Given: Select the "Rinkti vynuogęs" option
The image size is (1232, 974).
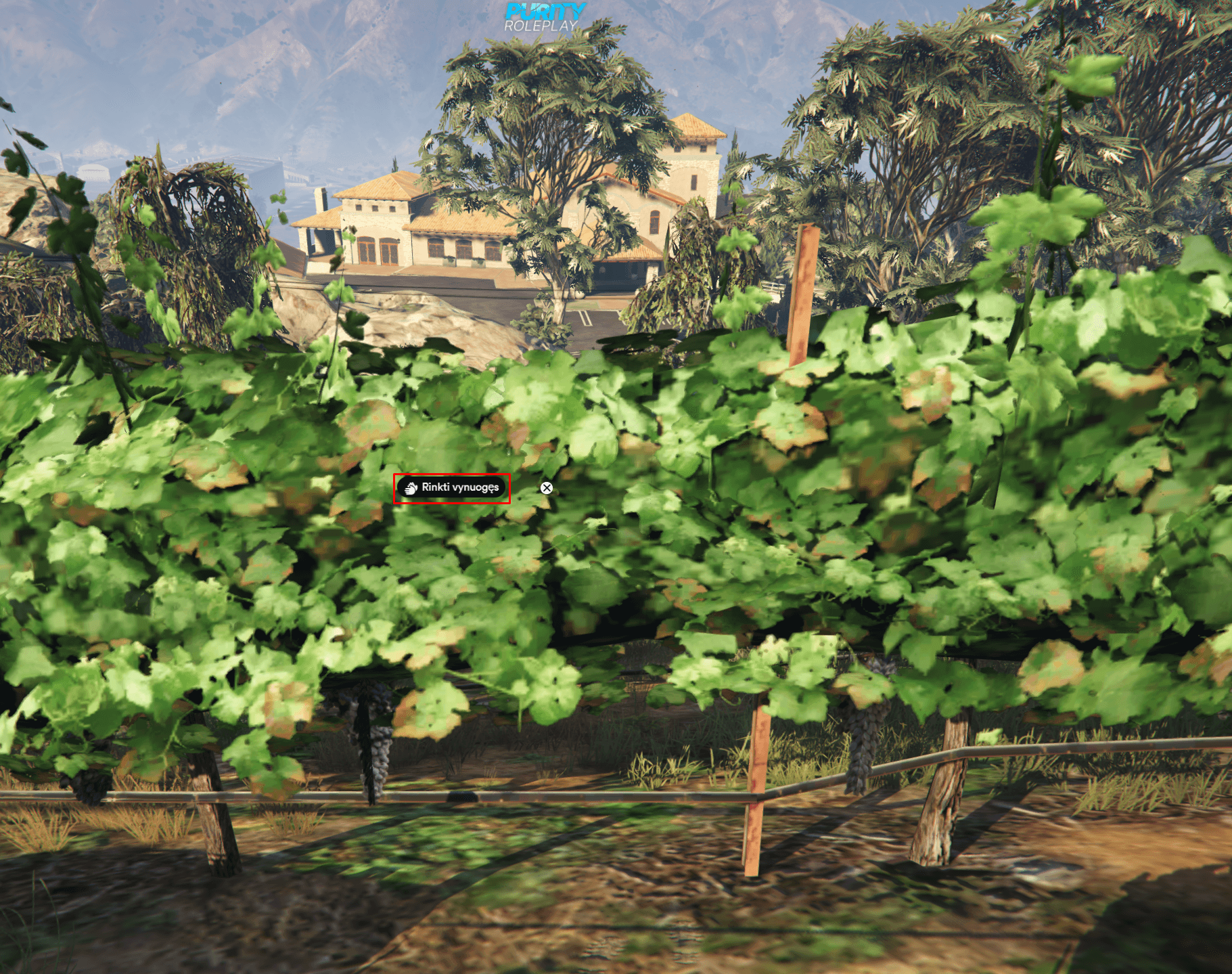Looking at the screenshot, I should 452,488.
